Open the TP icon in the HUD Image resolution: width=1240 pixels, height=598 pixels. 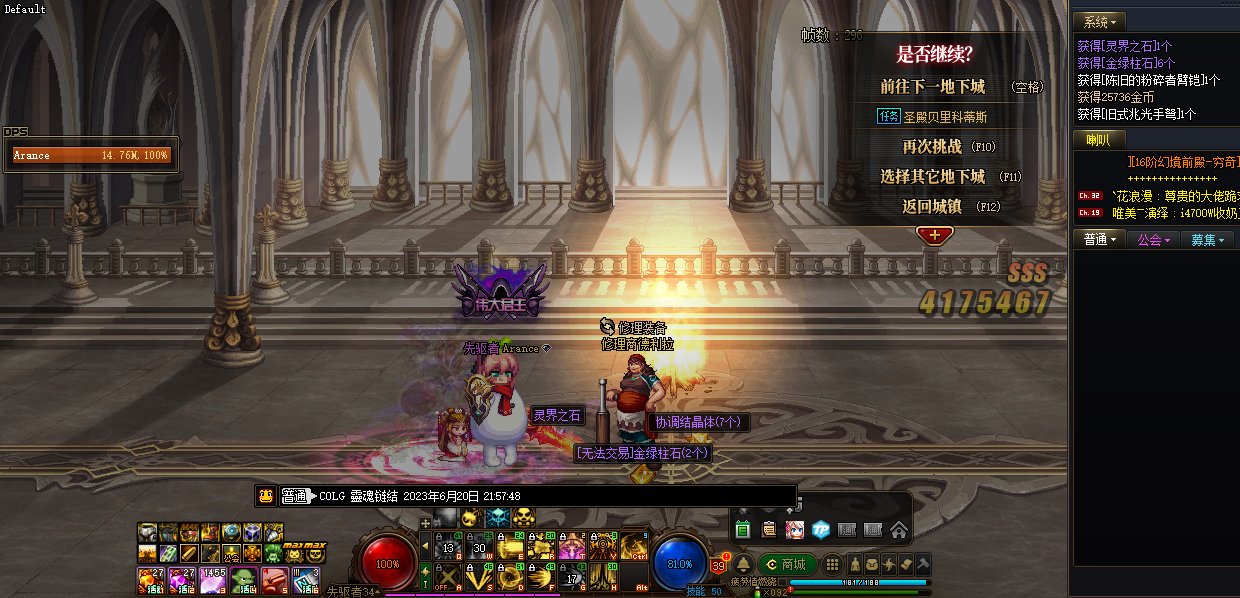[820, 529]
